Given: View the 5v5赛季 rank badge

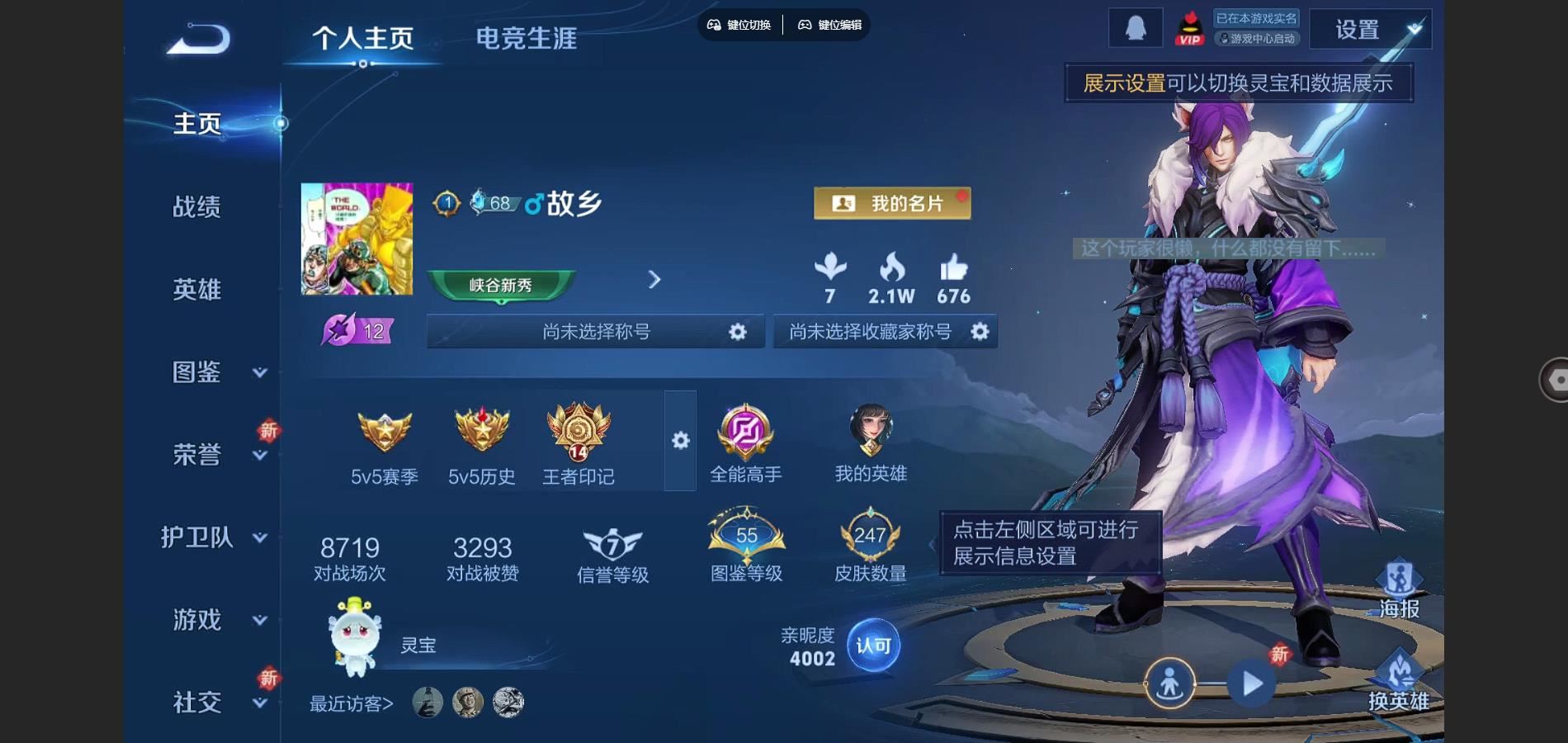Looking at the screenshot, I should (385, 446).
